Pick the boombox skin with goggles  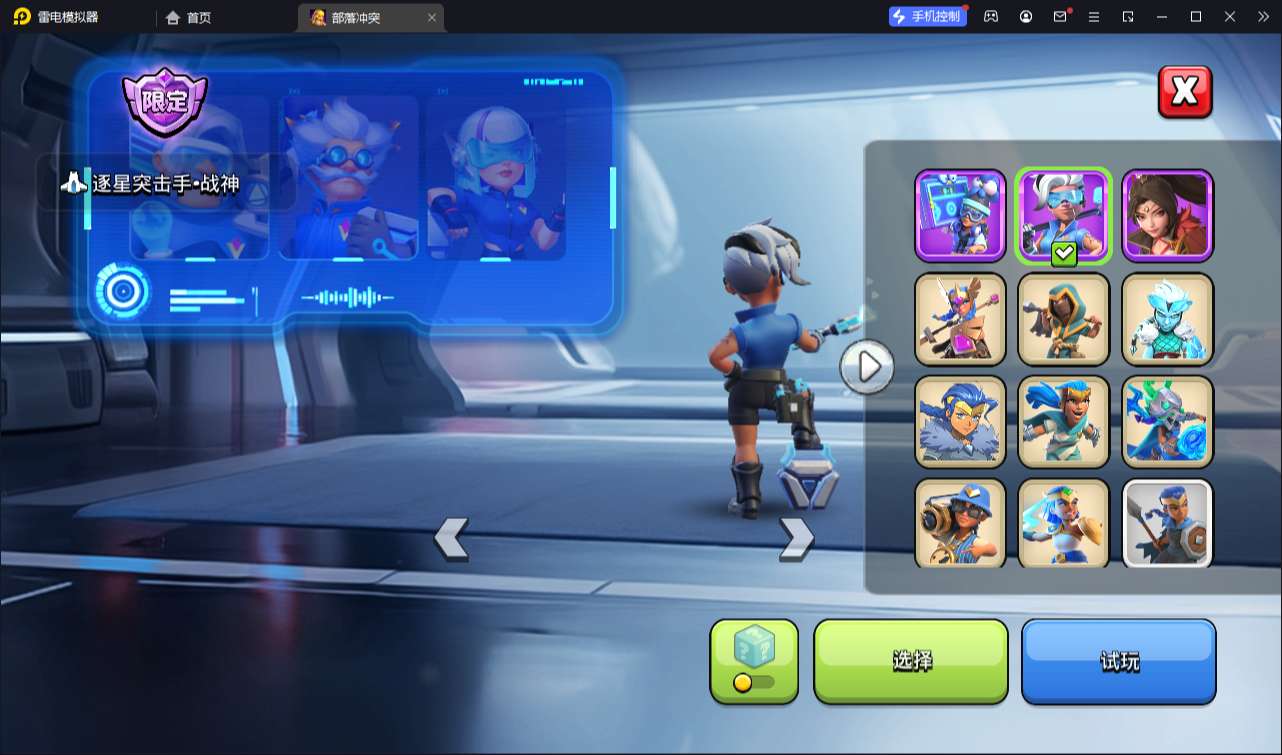tap(960, 215)
